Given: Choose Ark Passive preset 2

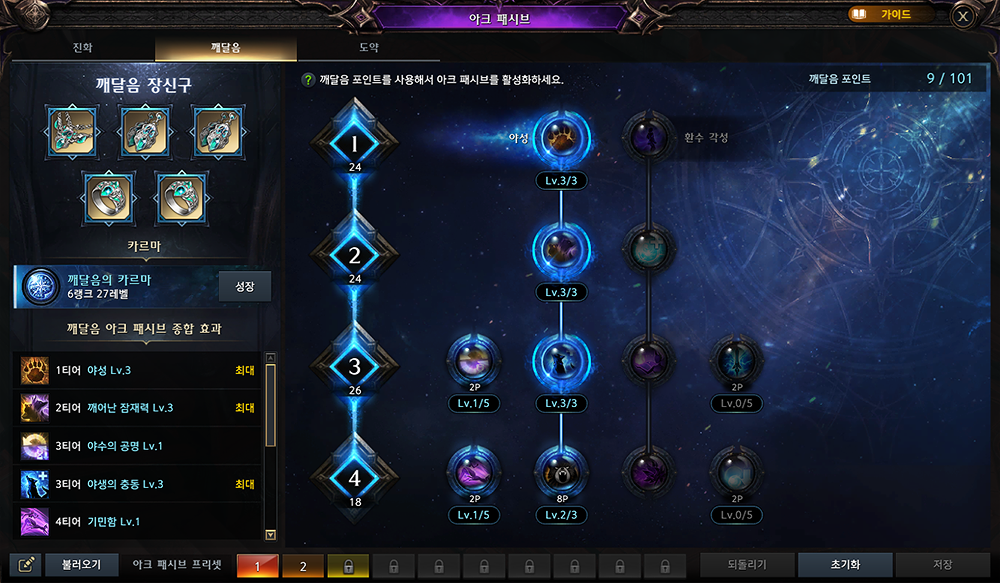Looking at the screenshot, I should point(304,566).
